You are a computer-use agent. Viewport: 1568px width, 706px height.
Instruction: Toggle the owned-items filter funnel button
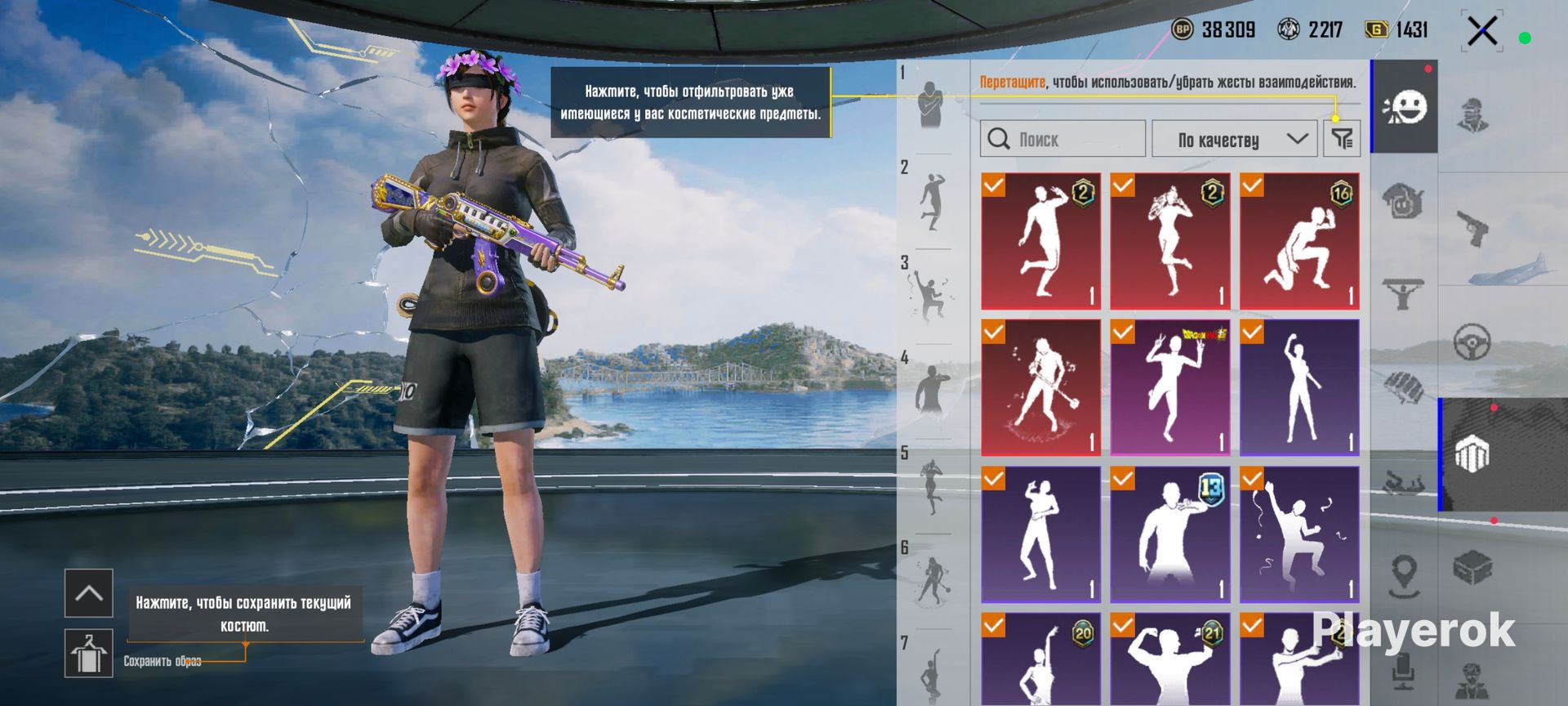(1342, 139)
